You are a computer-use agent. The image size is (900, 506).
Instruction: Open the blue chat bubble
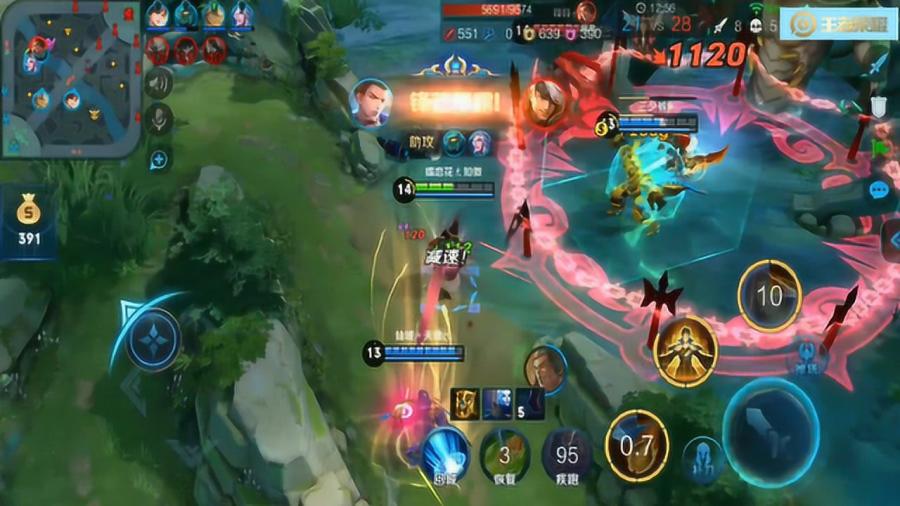[x=879, y=190]
